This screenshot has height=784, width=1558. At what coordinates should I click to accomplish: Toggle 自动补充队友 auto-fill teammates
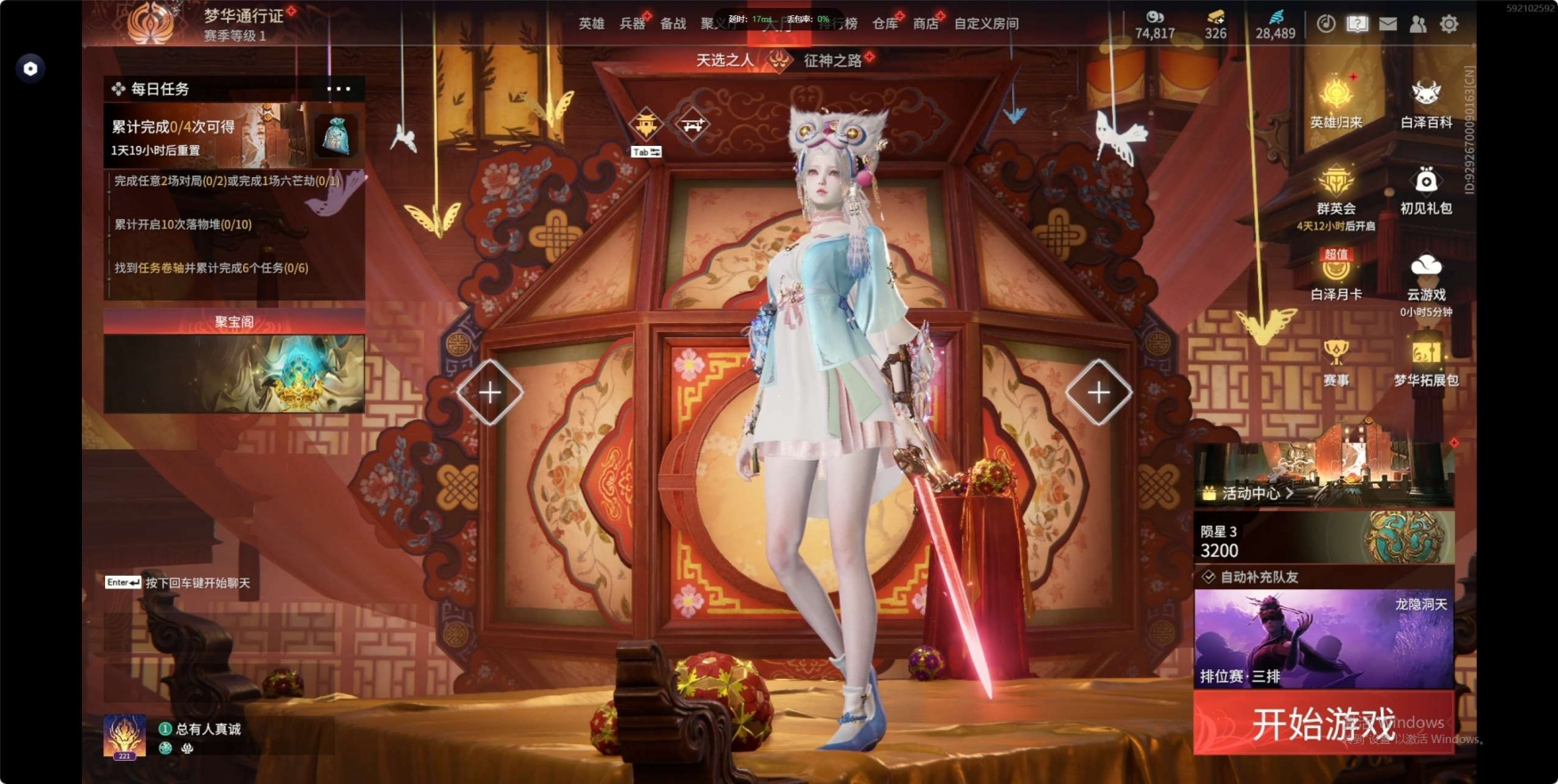(x=1209, y=577)
